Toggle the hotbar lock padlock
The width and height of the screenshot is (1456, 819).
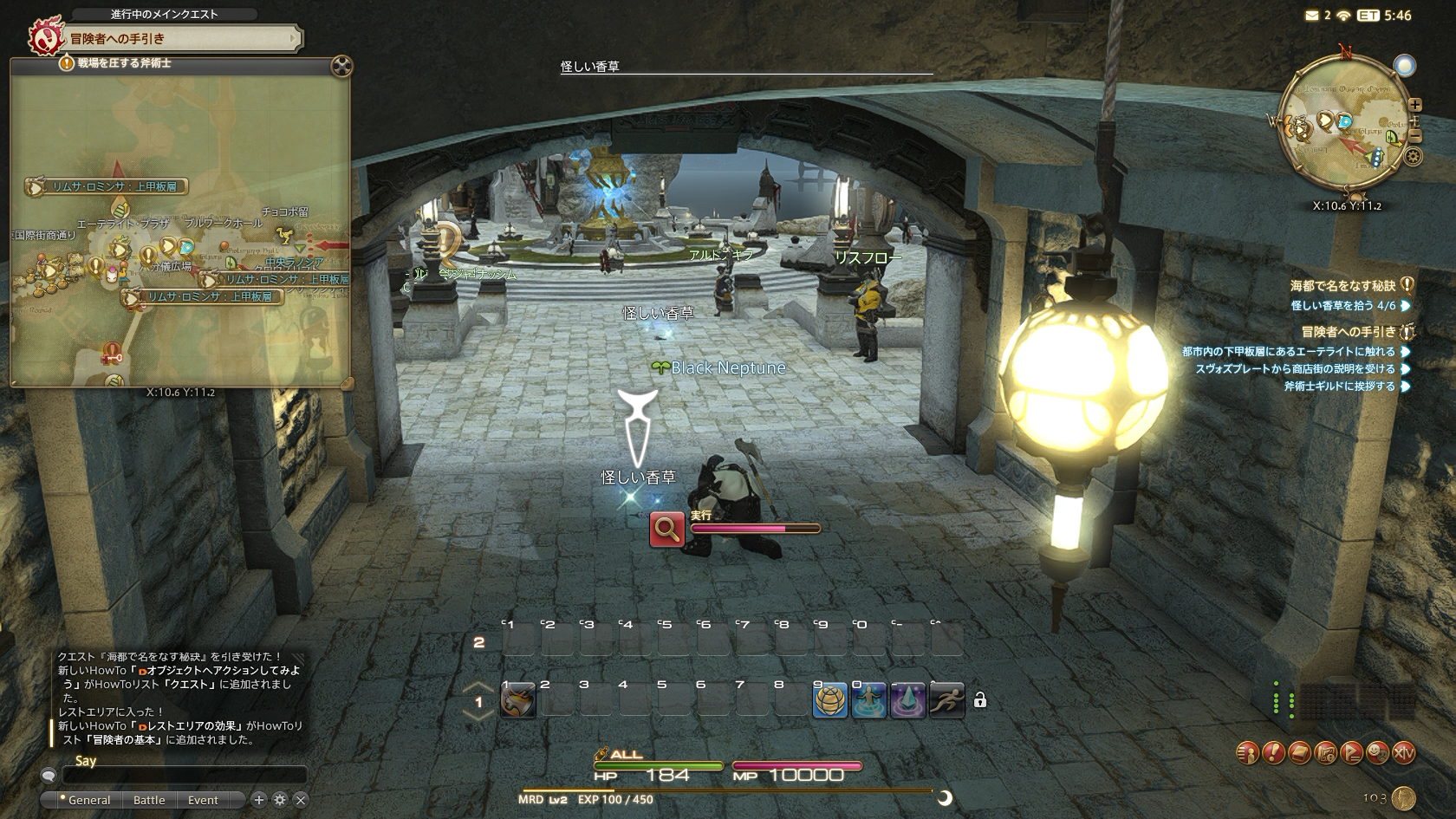pos(980,700)
